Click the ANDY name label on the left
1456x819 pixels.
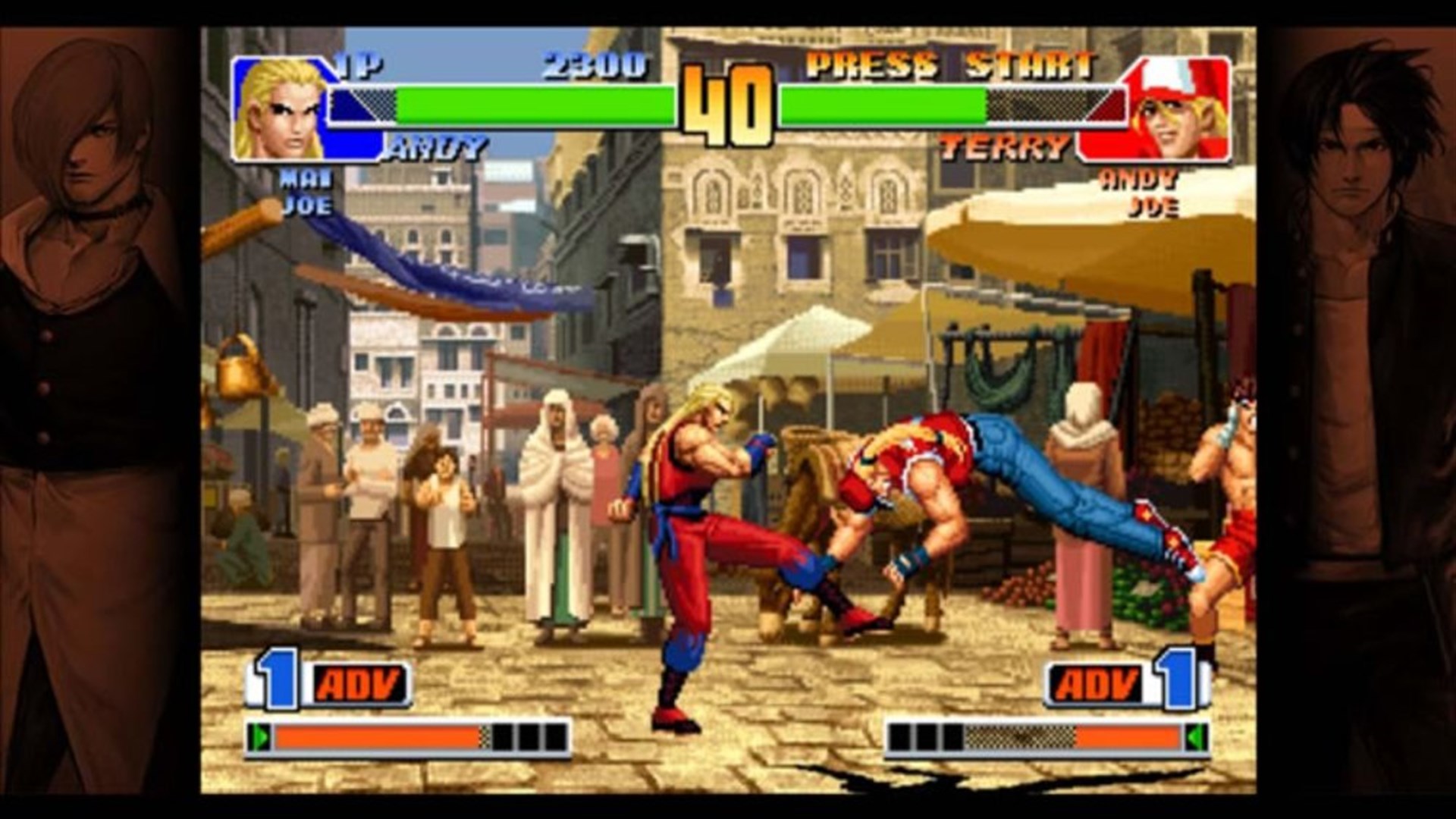[x=436, y=146]
